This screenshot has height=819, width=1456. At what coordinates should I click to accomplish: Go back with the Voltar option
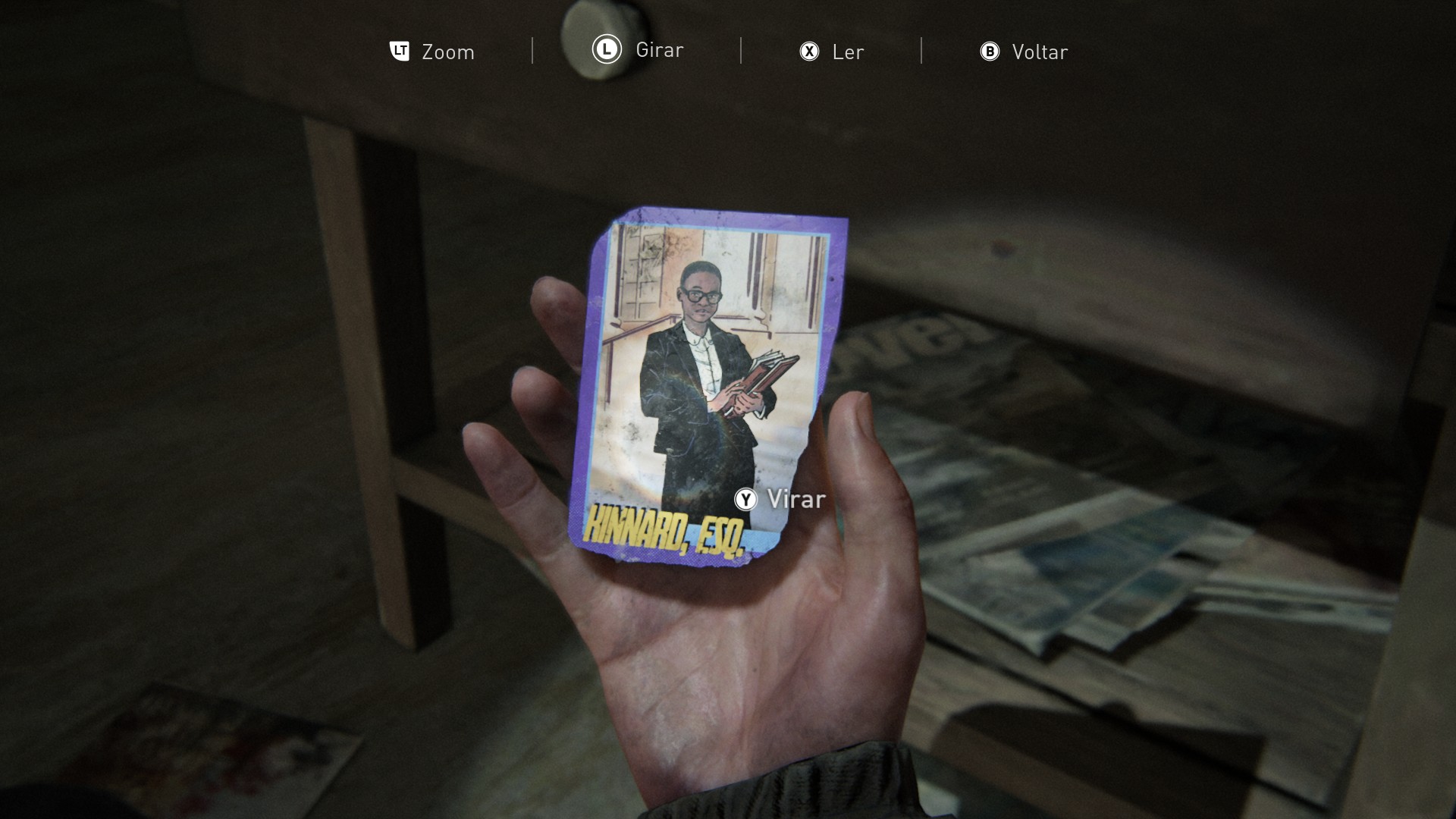1024,52
